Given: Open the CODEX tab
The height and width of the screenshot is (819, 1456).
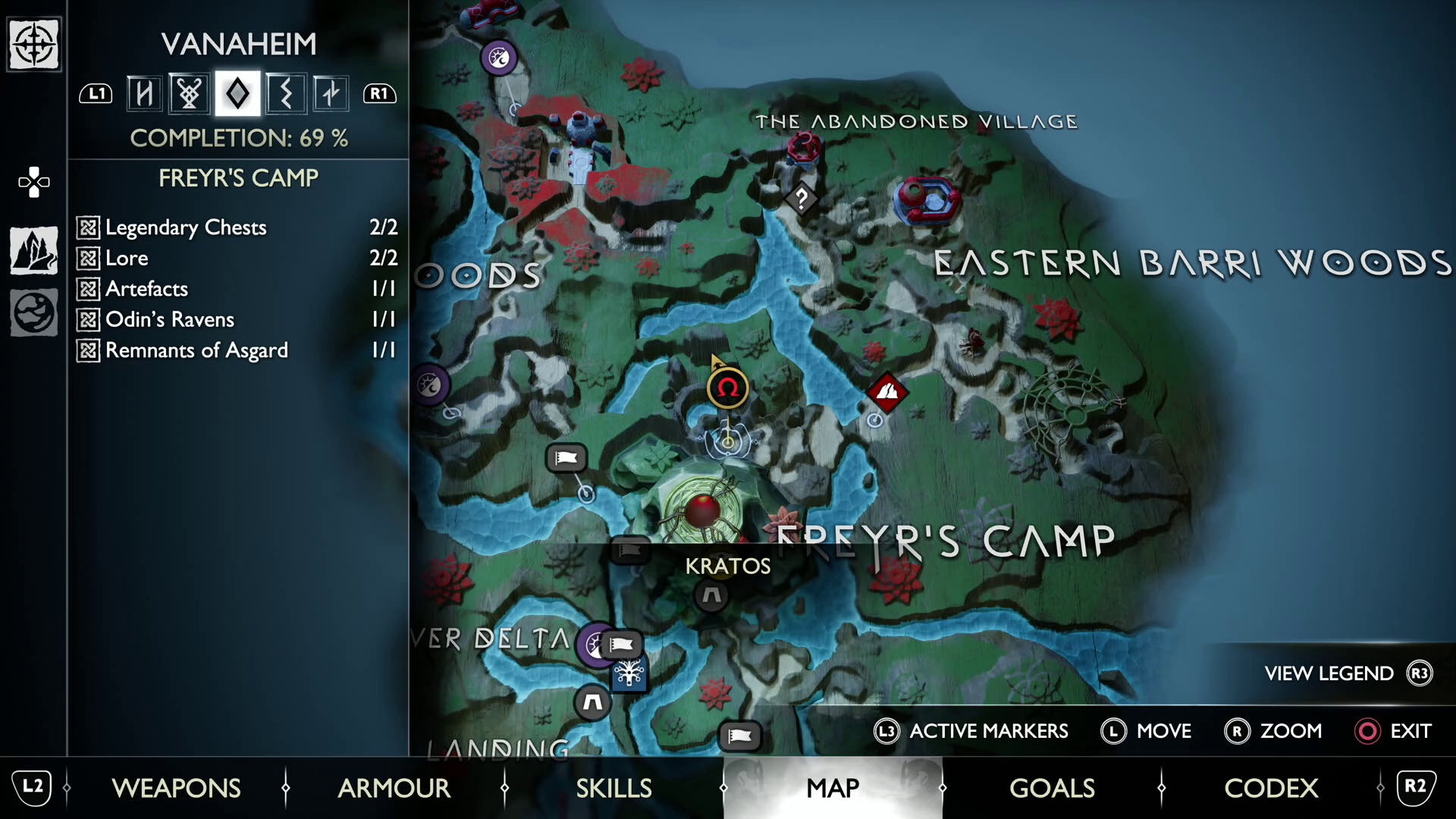Looking at the screenshot, I should 1270,789.
